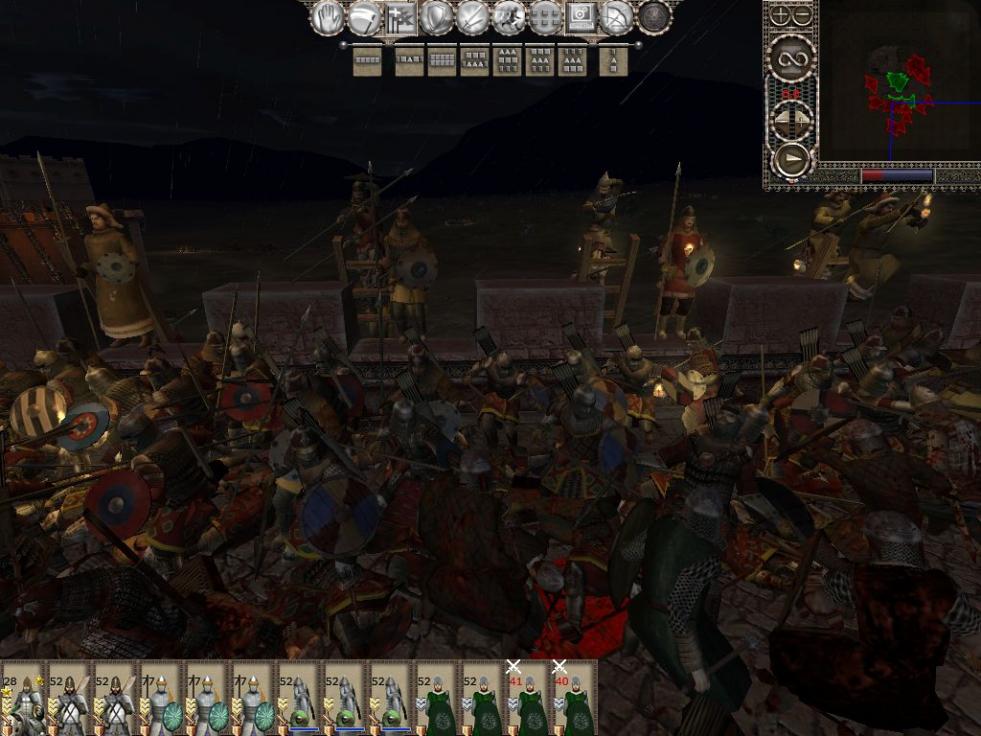
Task: Choose the single line formation tile
Action: 368,62
